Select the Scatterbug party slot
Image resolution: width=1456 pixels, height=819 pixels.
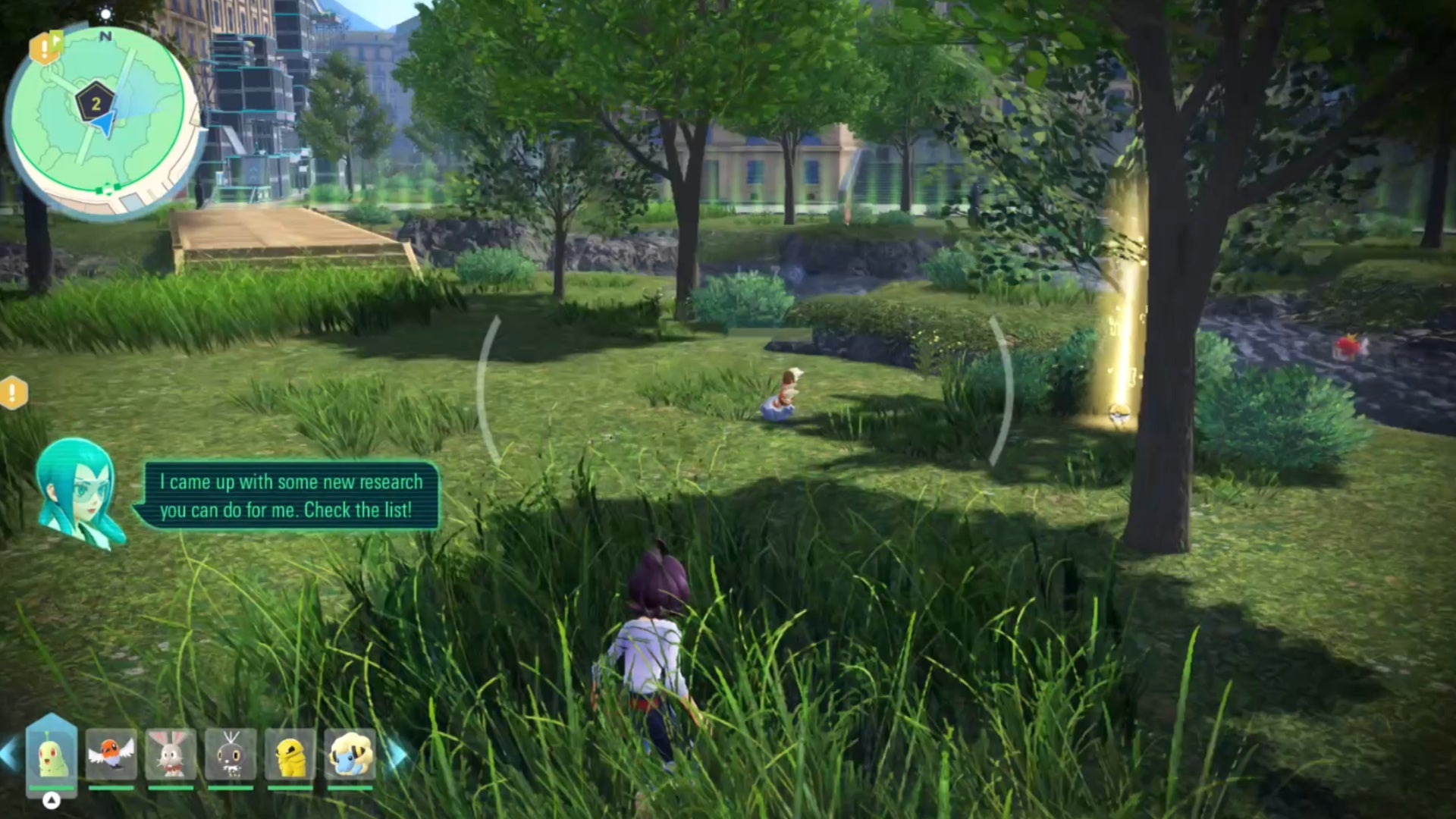point(231,755)
